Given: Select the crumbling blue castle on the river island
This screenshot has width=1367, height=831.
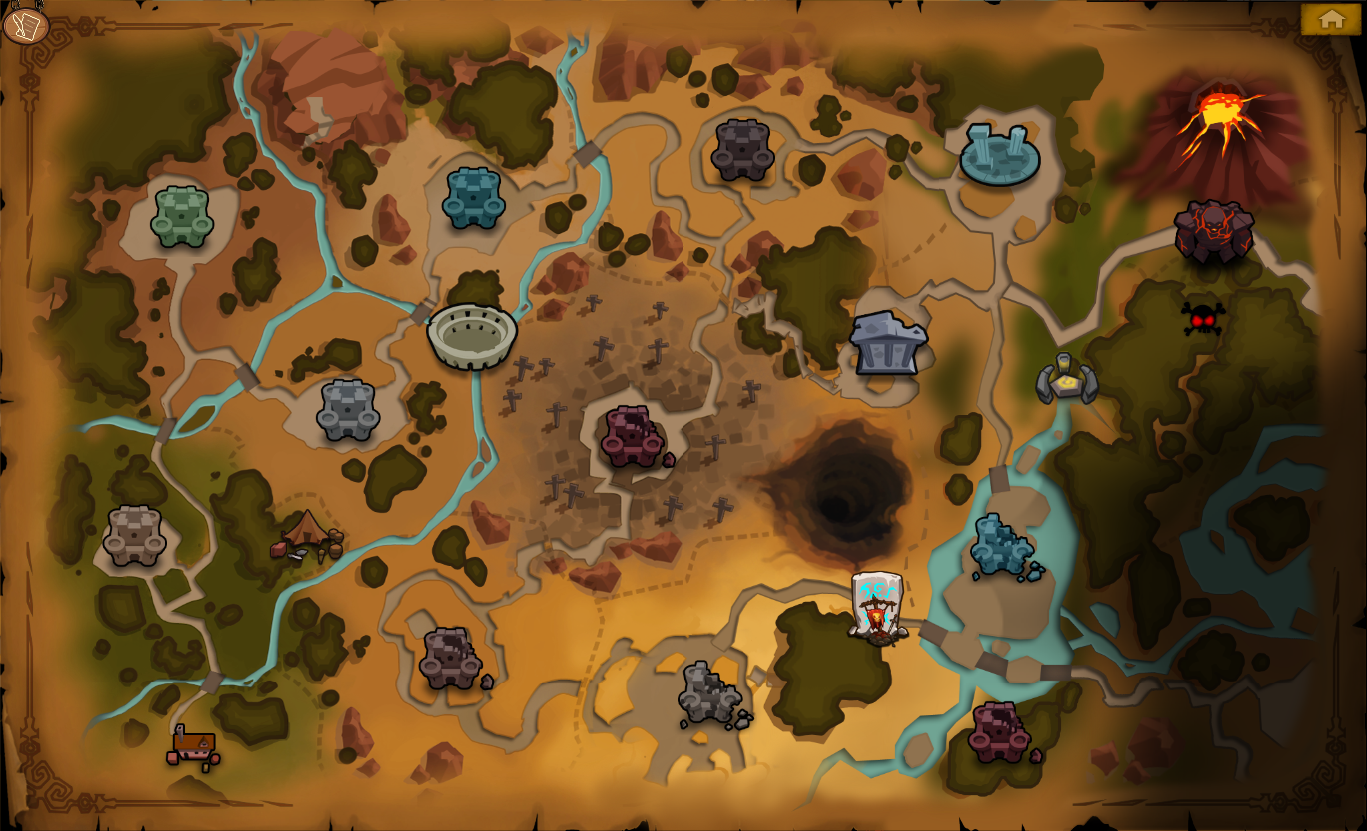Looking at the screenshot, I should [x=1003, y=546].
